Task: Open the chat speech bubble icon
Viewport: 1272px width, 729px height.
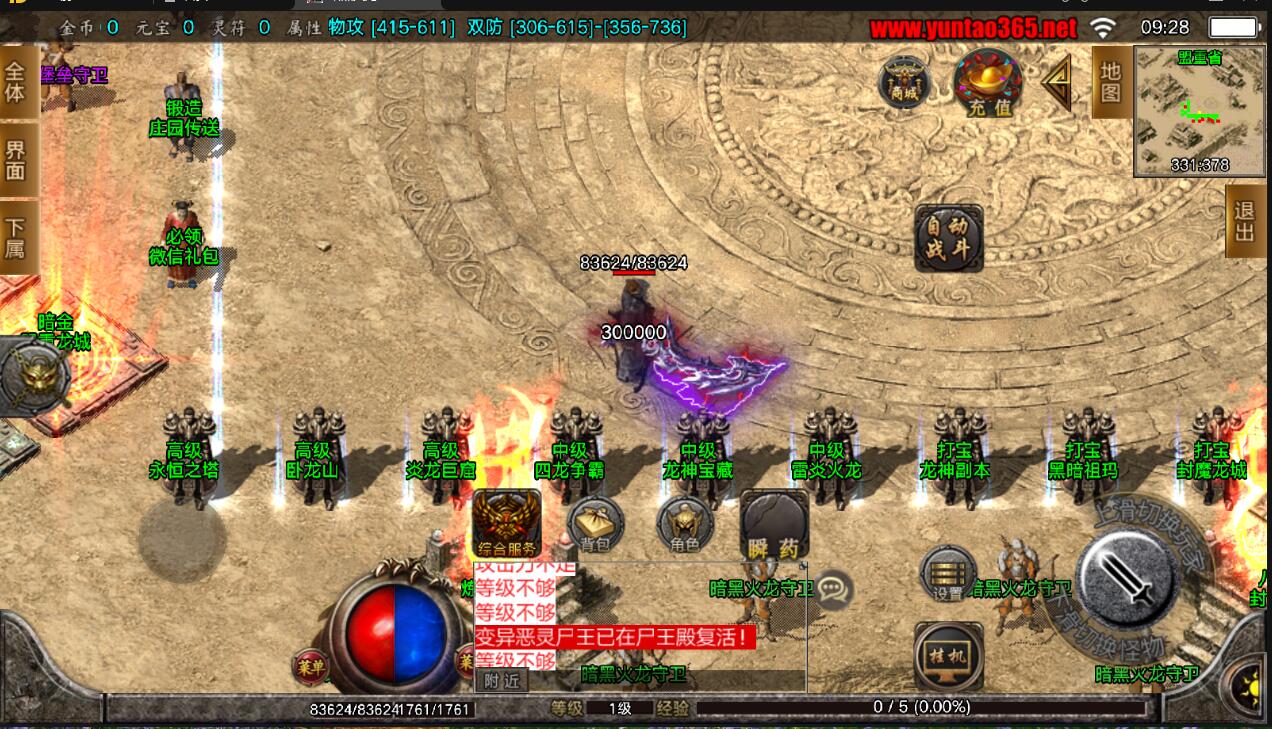Action: 833,590
